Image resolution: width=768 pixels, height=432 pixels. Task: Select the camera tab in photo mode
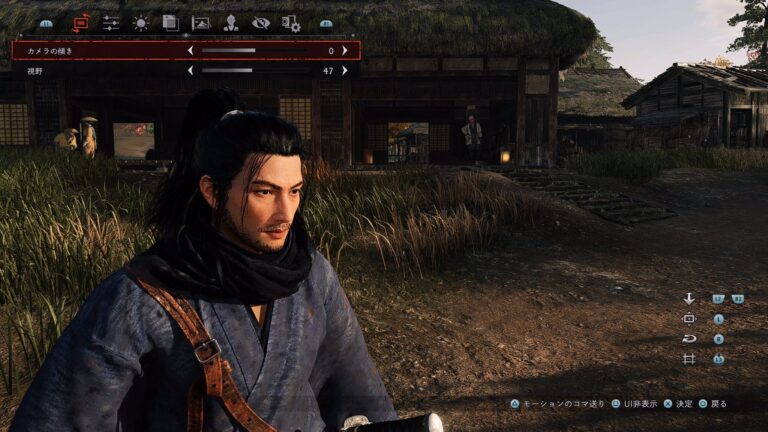pos(81,22)
